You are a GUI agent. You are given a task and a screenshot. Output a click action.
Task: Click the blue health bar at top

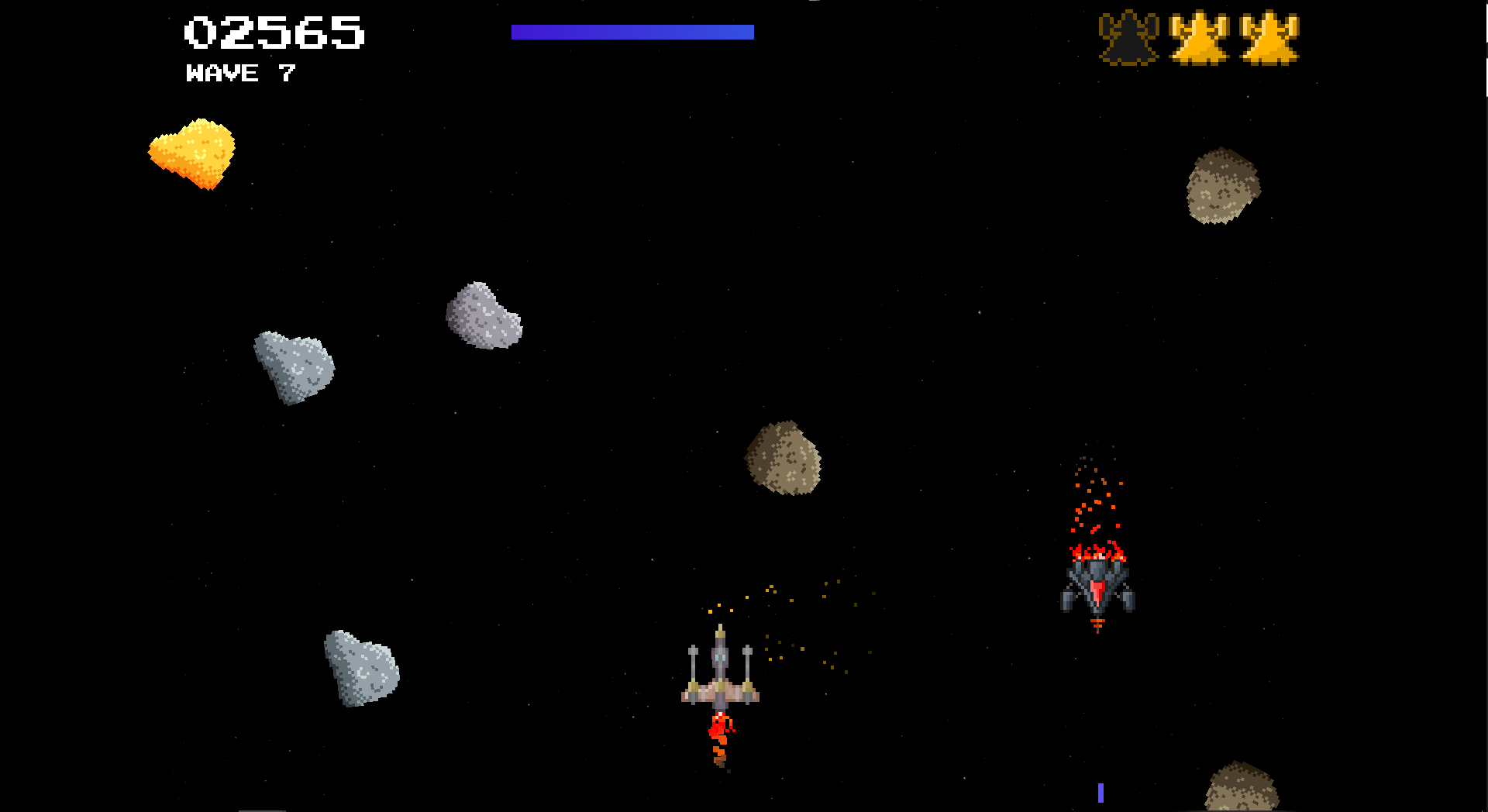[x=633, y=31]
